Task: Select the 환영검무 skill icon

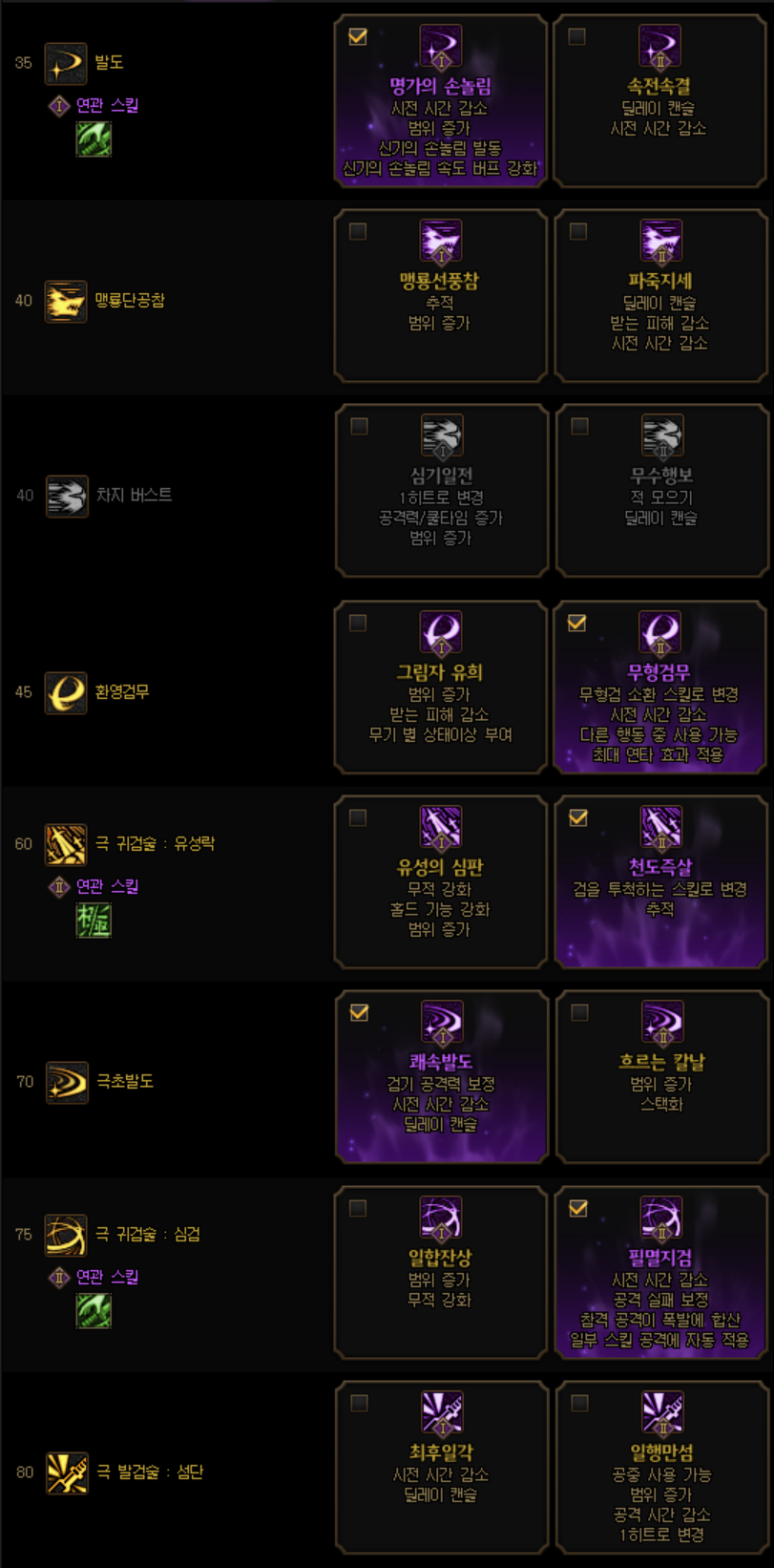Action: pos(66,693)
